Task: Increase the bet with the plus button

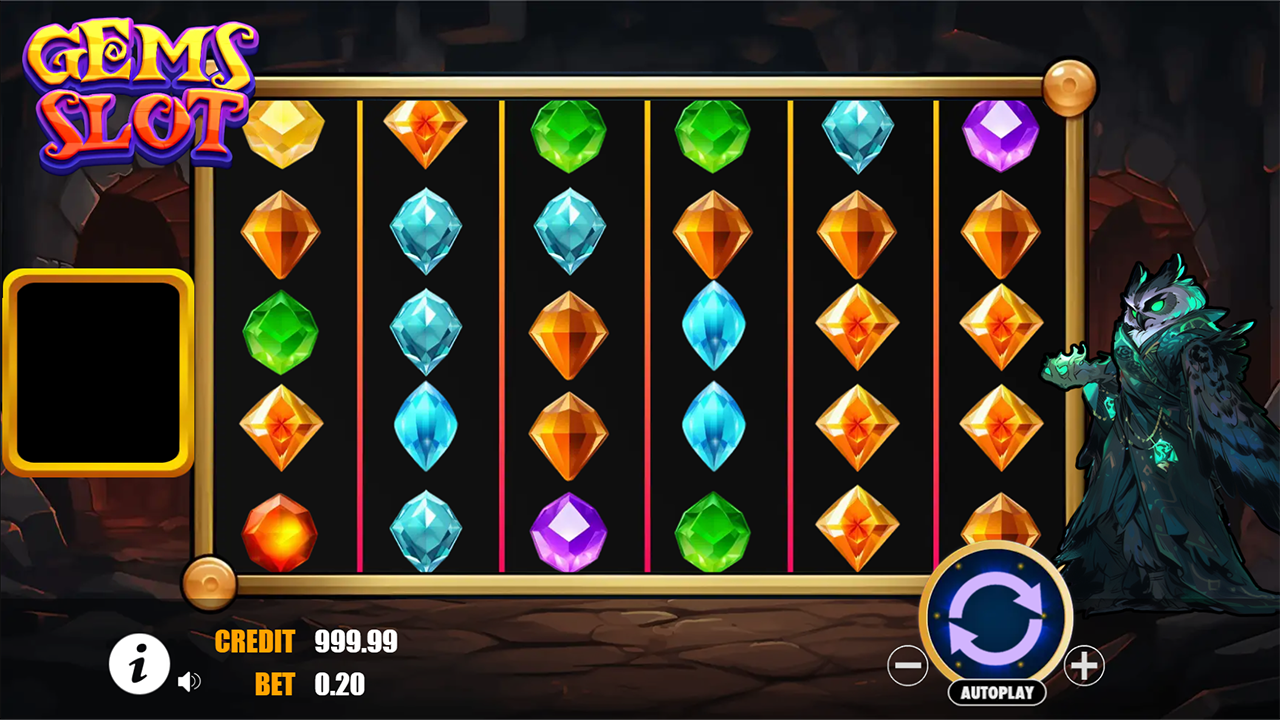Action: pyautogui.click(x=1086, y=665)
